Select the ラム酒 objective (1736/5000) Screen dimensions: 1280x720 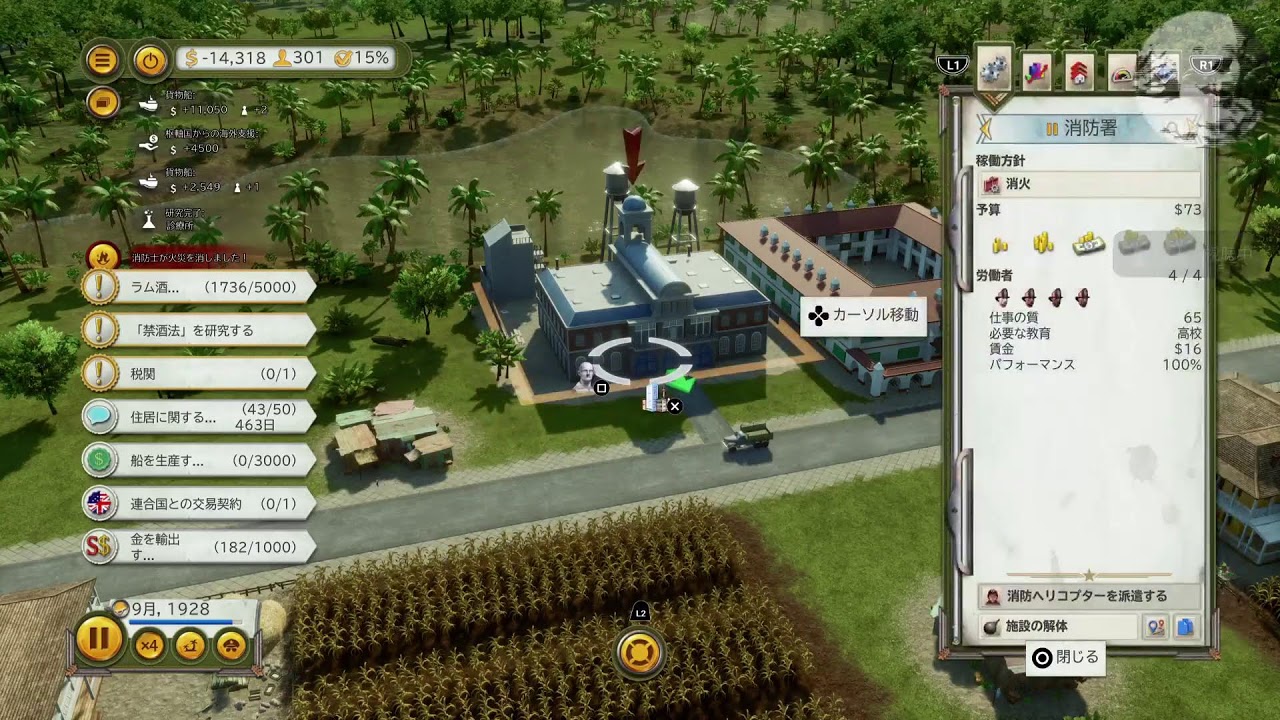[200, 288]
